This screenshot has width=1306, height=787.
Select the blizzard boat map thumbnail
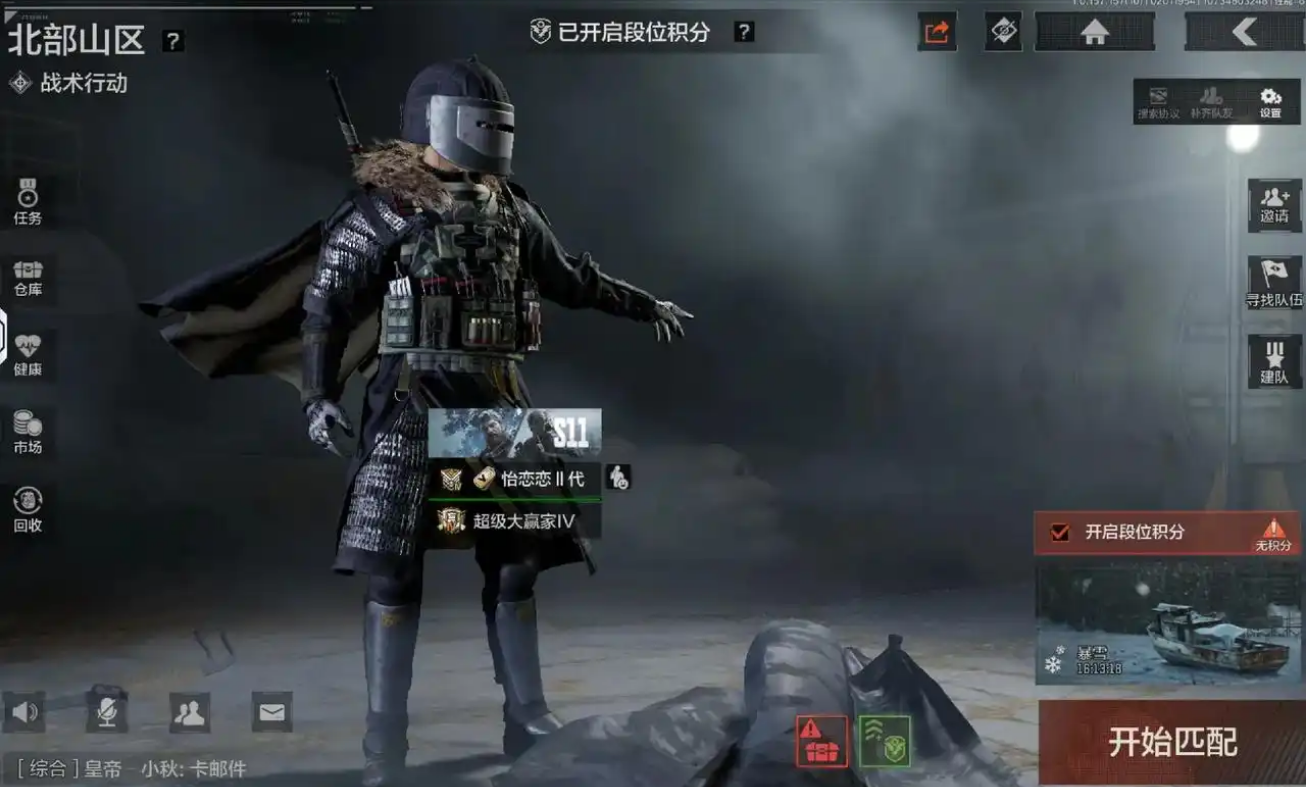(x=1168, y=623)
